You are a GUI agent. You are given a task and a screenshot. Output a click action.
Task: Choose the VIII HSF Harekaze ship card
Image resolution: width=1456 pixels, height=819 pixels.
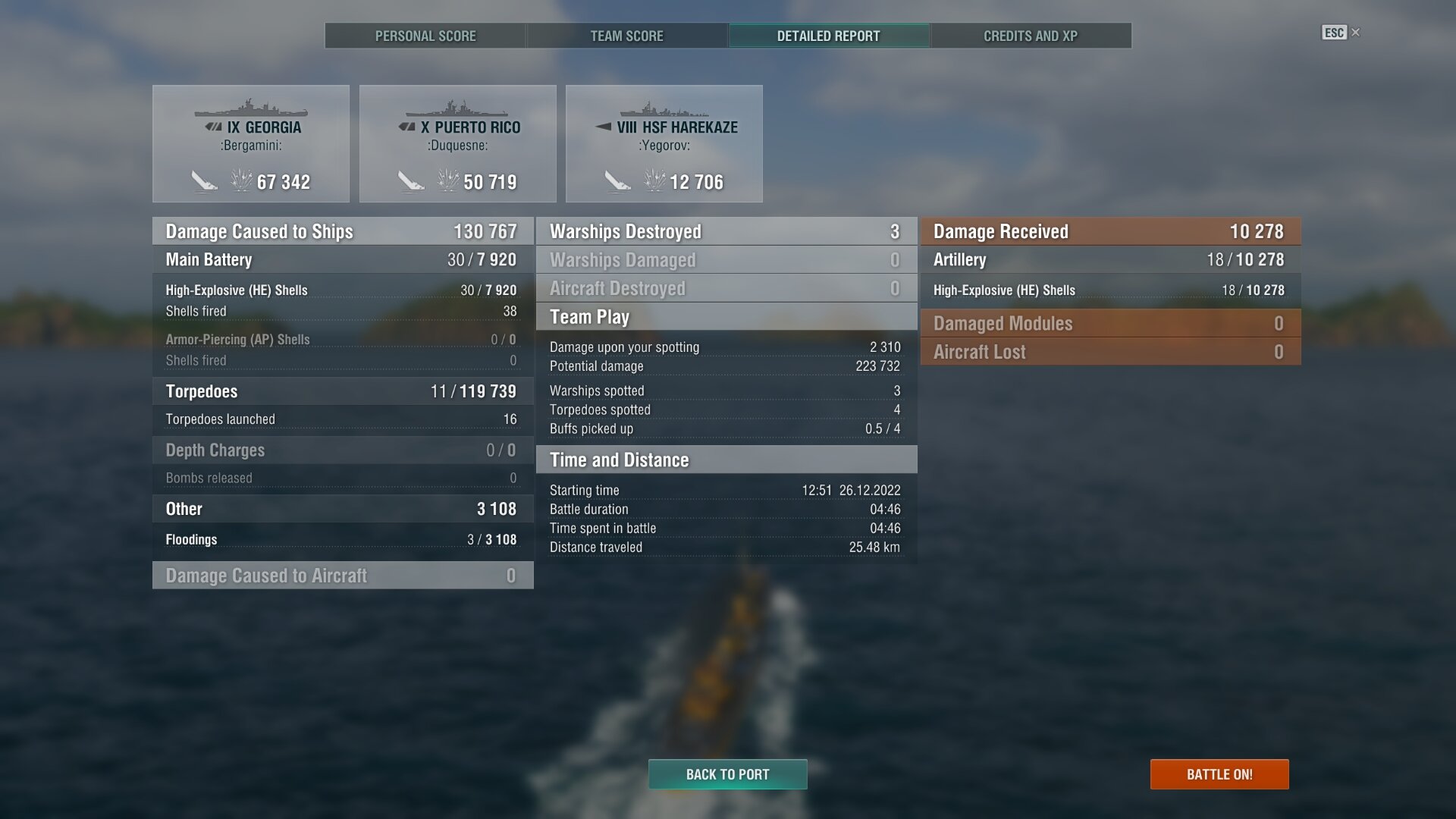[664, 143]
